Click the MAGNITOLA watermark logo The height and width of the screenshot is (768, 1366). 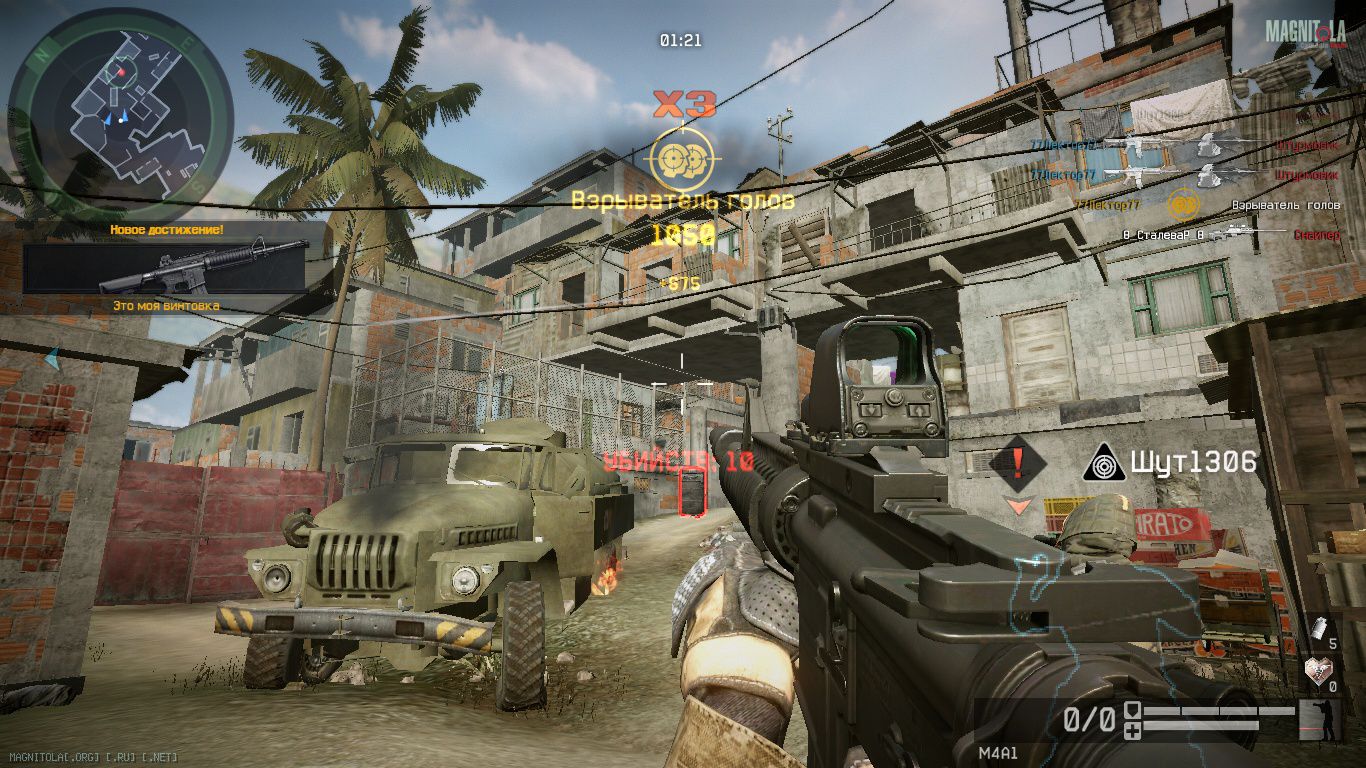coord(1305,32)
